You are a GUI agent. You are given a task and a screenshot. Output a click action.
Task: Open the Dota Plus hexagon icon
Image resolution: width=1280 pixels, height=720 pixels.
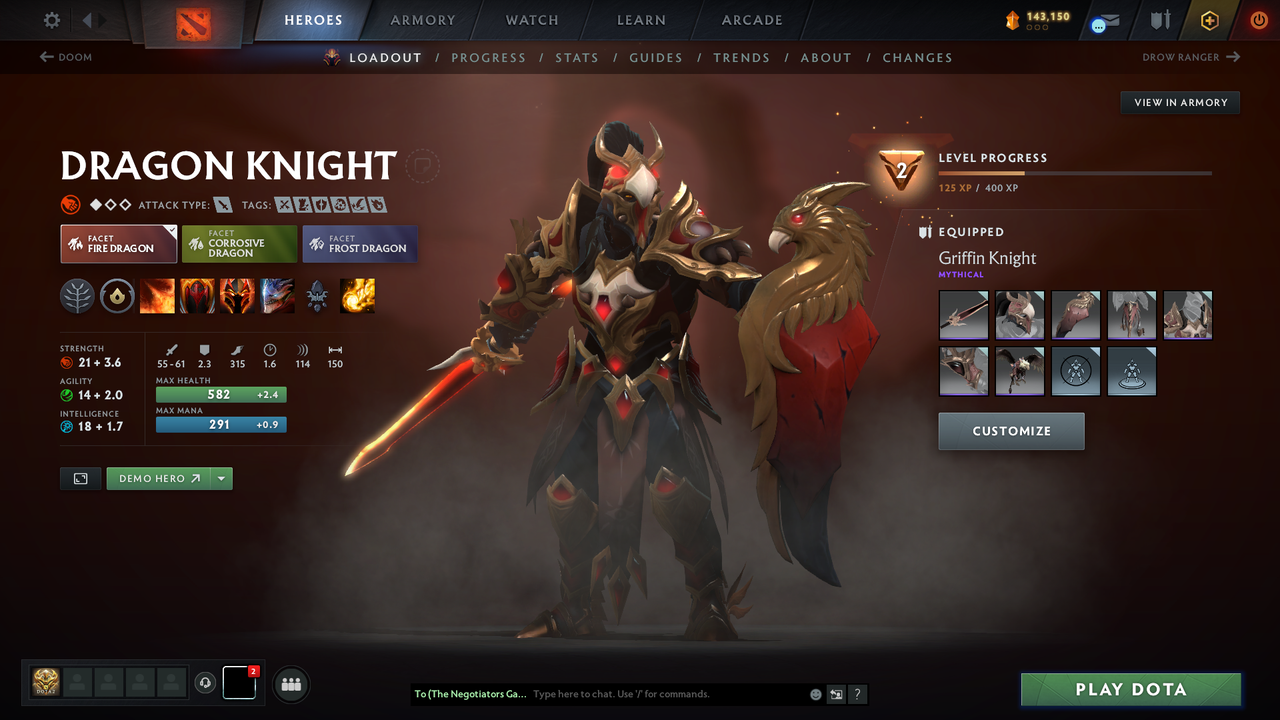[1209, 19]
